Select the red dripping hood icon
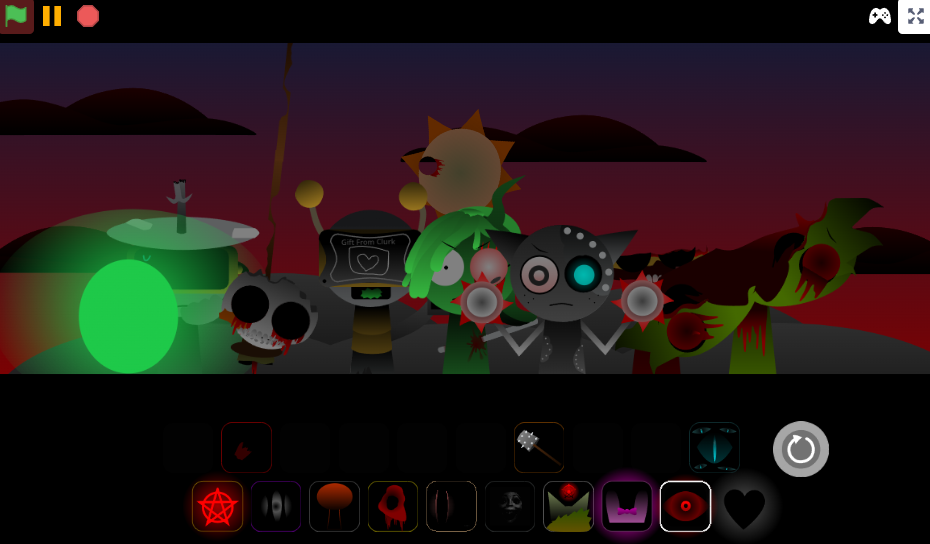The height and width of the screenshot is (544, 930). (x=393, y=506)
